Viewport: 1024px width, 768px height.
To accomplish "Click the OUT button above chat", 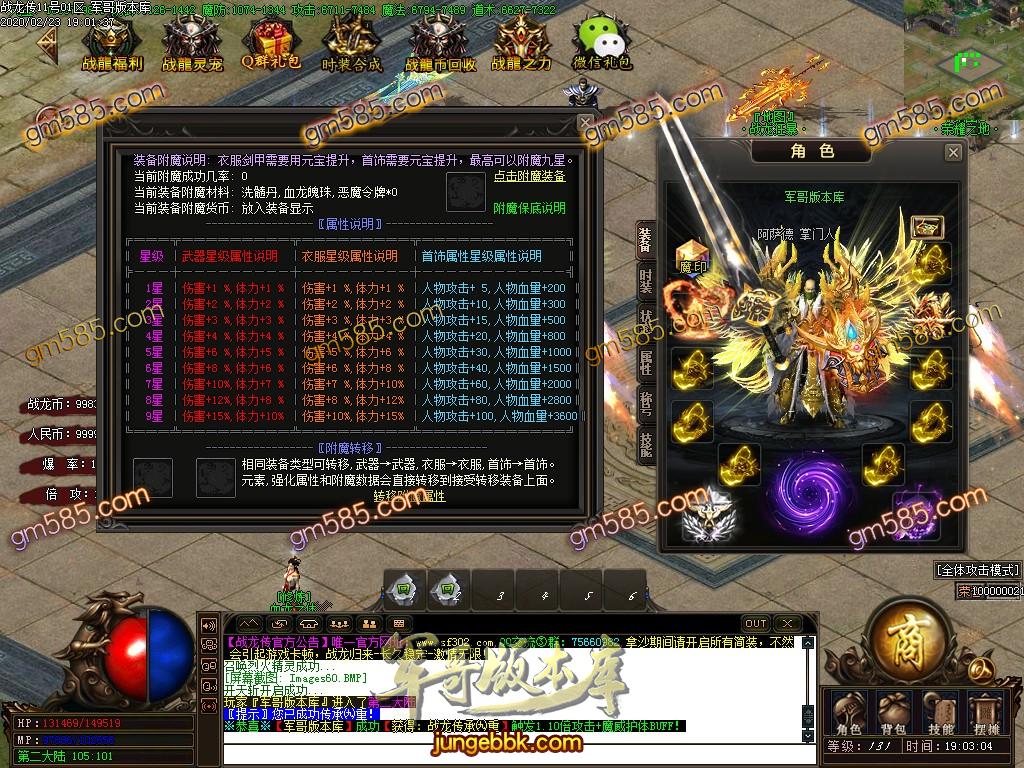I will 756,624.
